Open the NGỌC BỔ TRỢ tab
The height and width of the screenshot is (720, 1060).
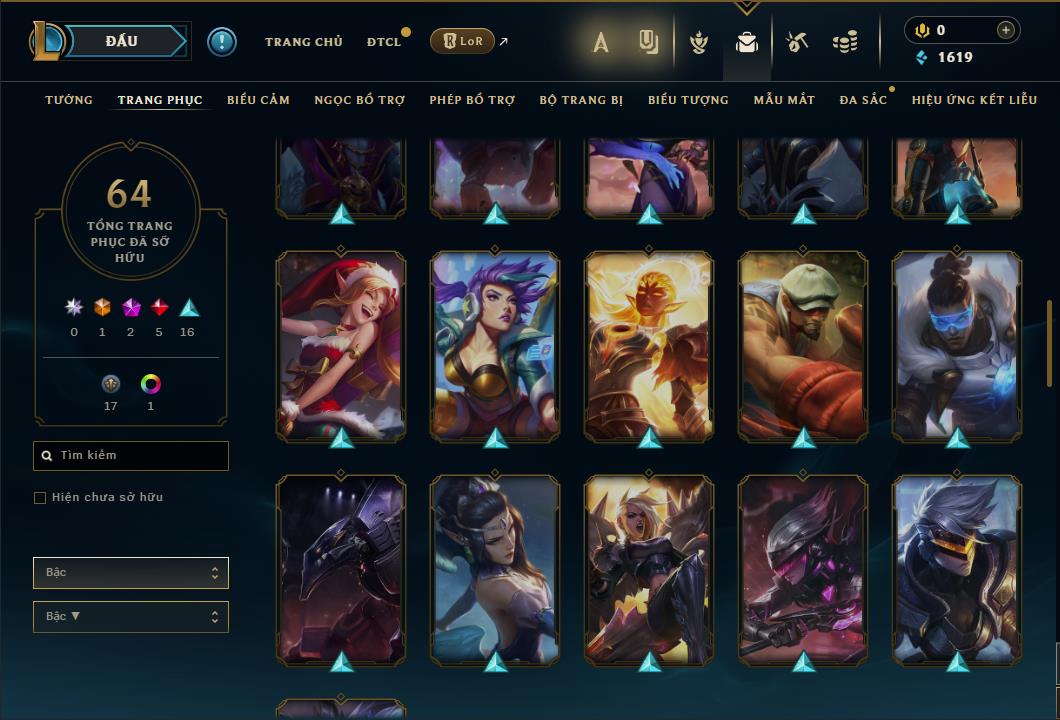359,100
